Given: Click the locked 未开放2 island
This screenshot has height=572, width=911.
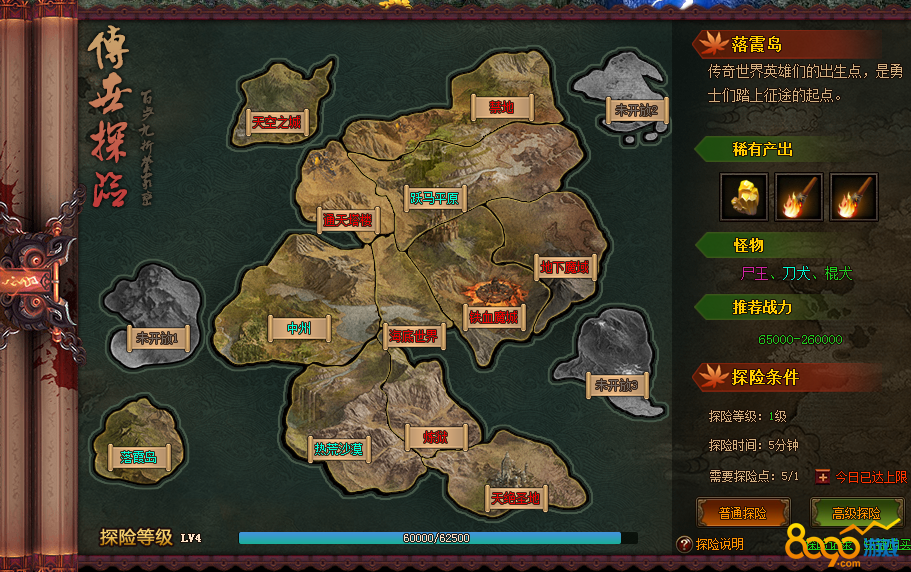Looking at the screenshot, I should tap(636, 110).
